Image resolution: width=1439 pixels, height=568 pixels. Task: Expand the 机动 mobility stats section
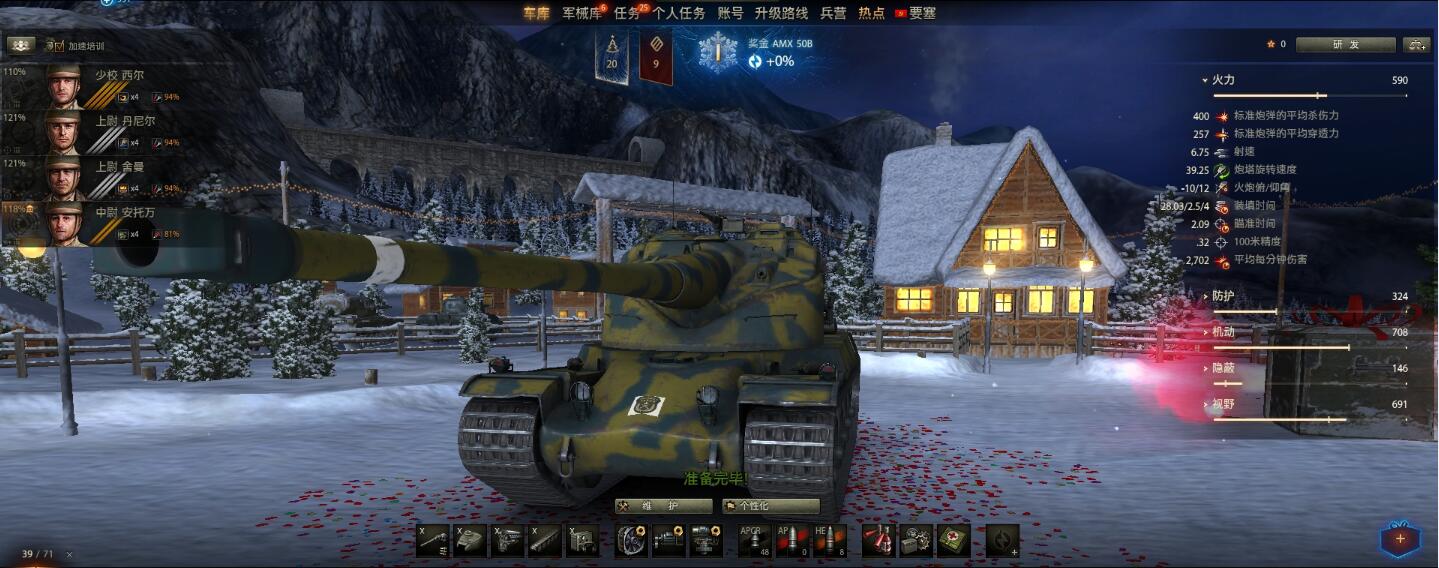[x=1222, y=332]
